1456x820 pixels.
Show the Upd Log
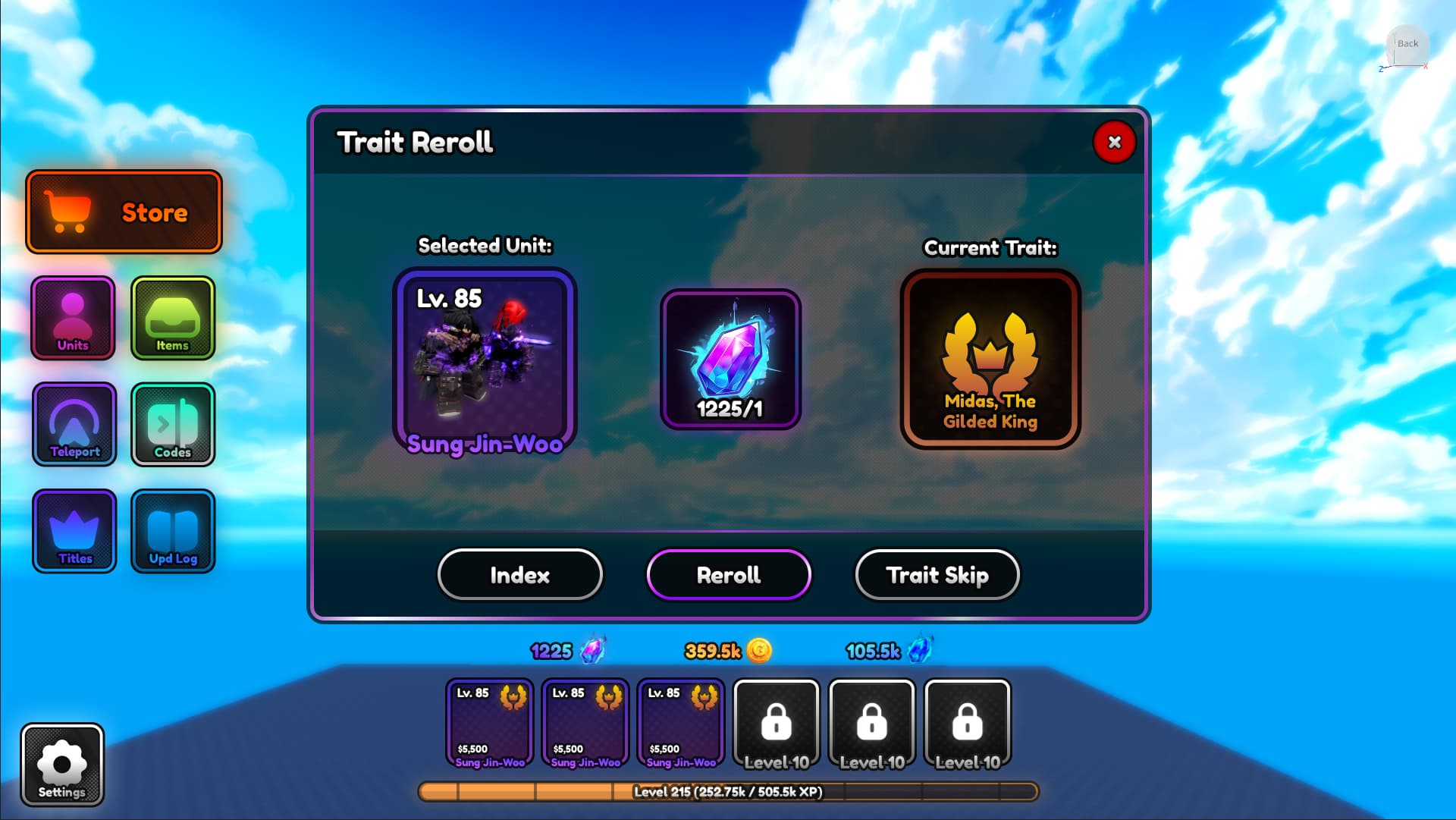(x=173, y=531)
